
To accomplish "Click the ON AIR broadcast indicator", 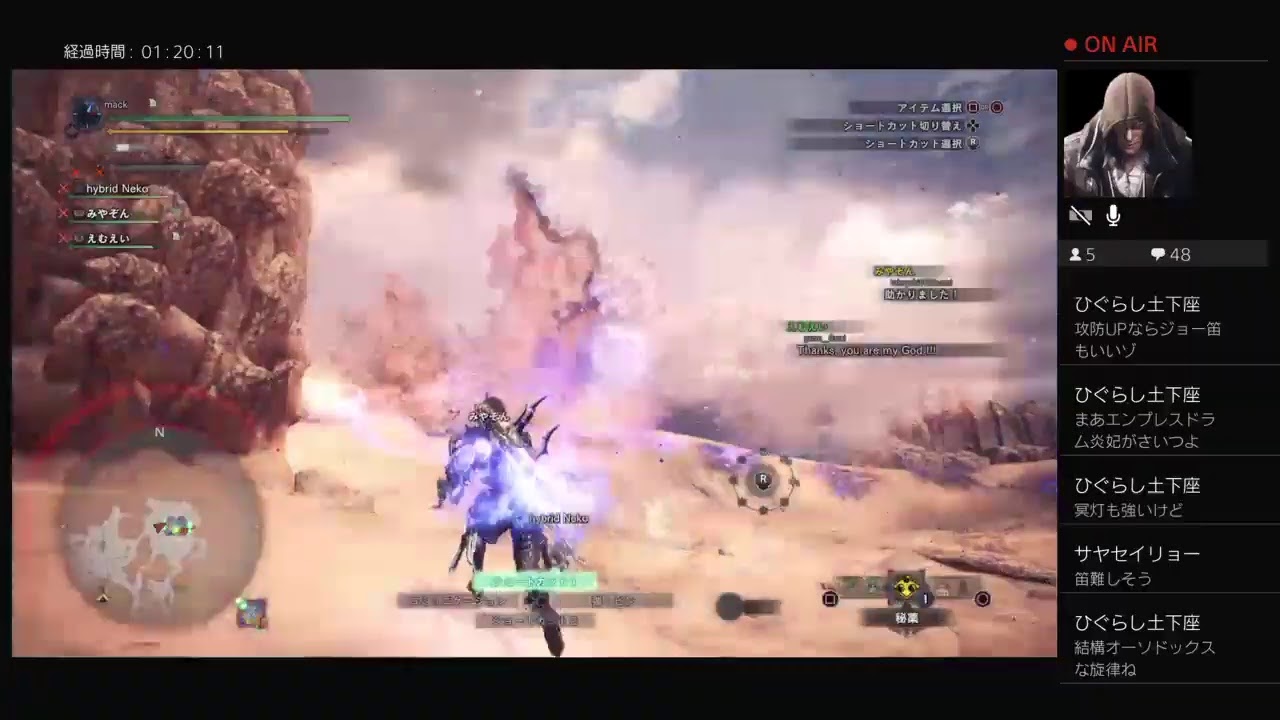I will (x=1111, y=44).
